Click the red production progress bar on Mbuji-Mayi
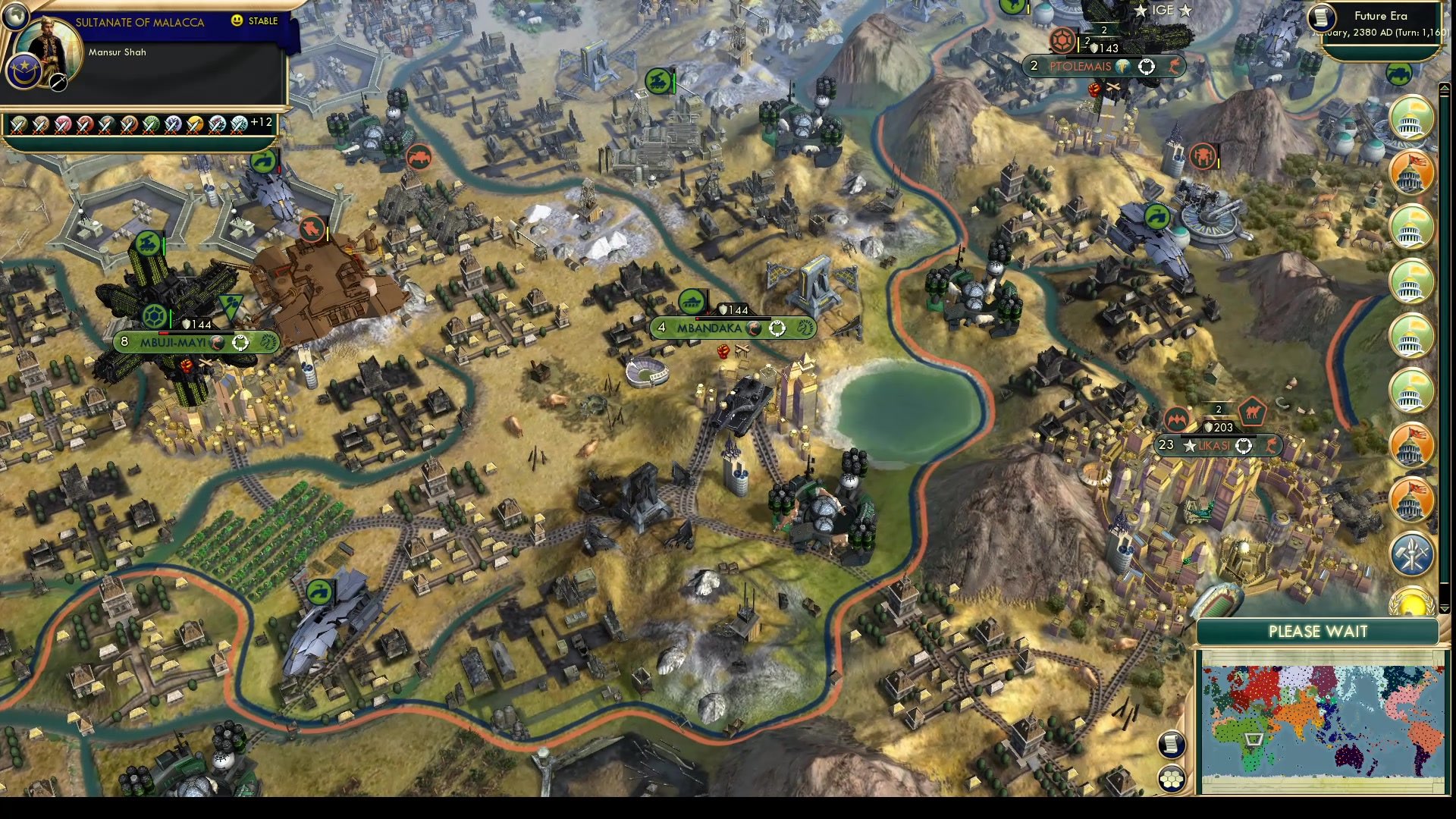Image resolution: width=1456 pixels, height=819 pixels. click(164, 333)
